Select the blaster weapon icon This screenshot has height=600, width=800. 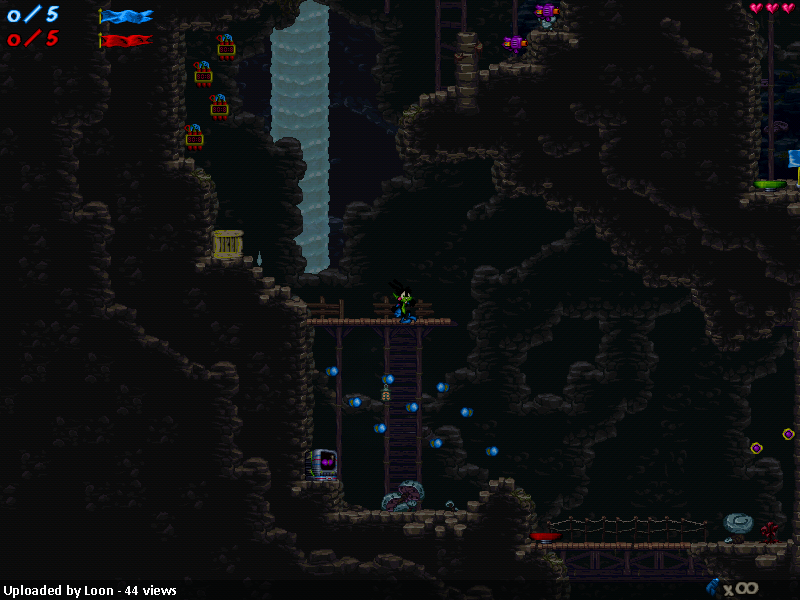pos(712,587)
